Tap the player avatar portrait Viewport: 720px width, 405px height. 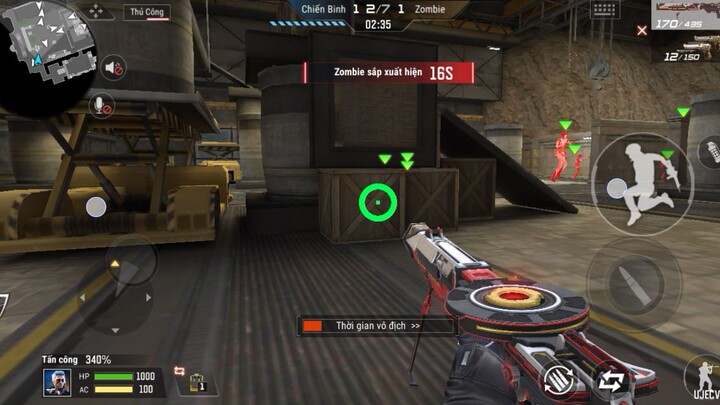coord(56,381)
